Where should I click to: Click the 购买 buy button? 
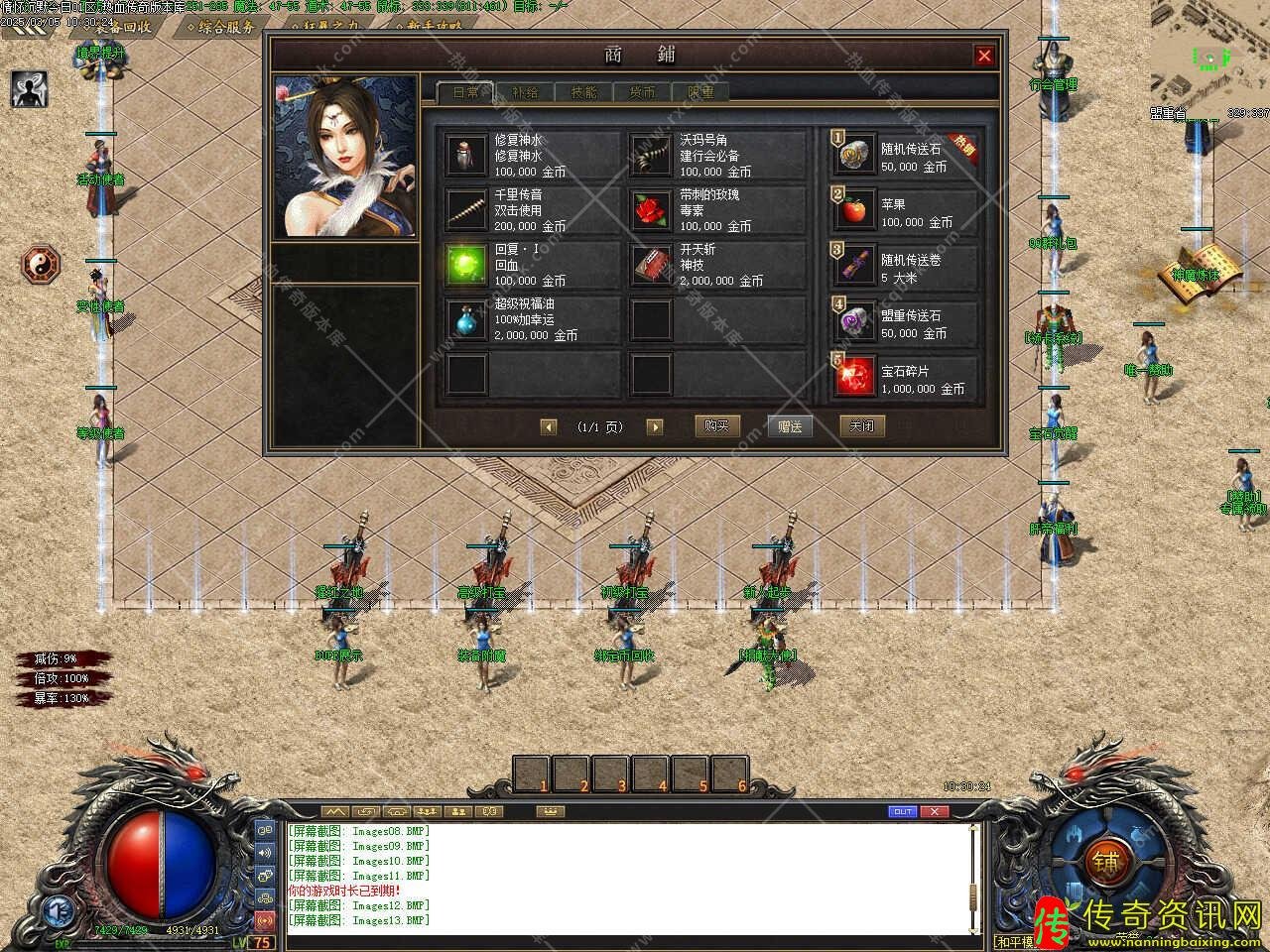tap(716, 426)
